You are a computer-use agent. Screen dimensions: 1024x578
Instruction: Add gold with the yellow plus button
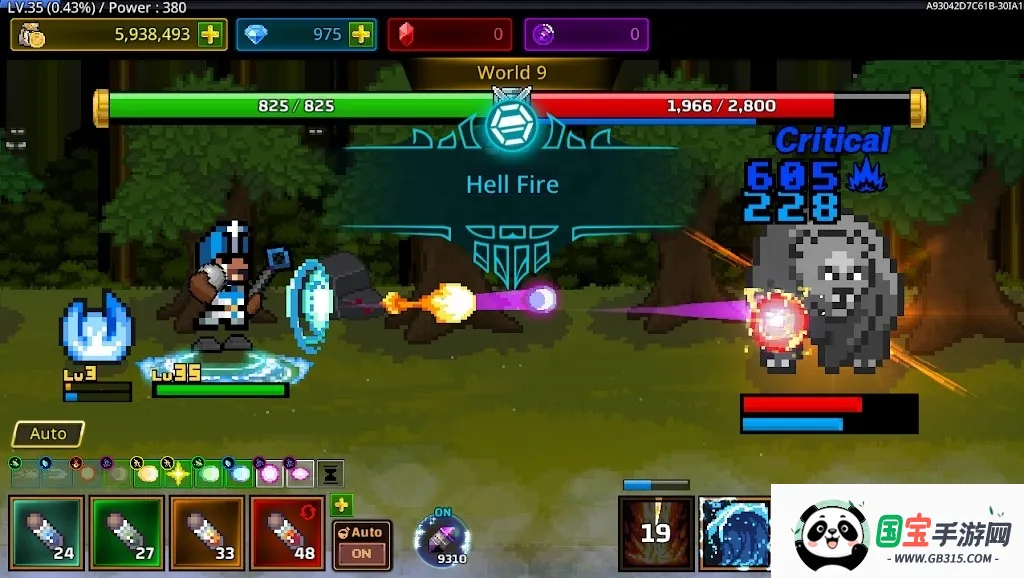click(x=210, y=34)
